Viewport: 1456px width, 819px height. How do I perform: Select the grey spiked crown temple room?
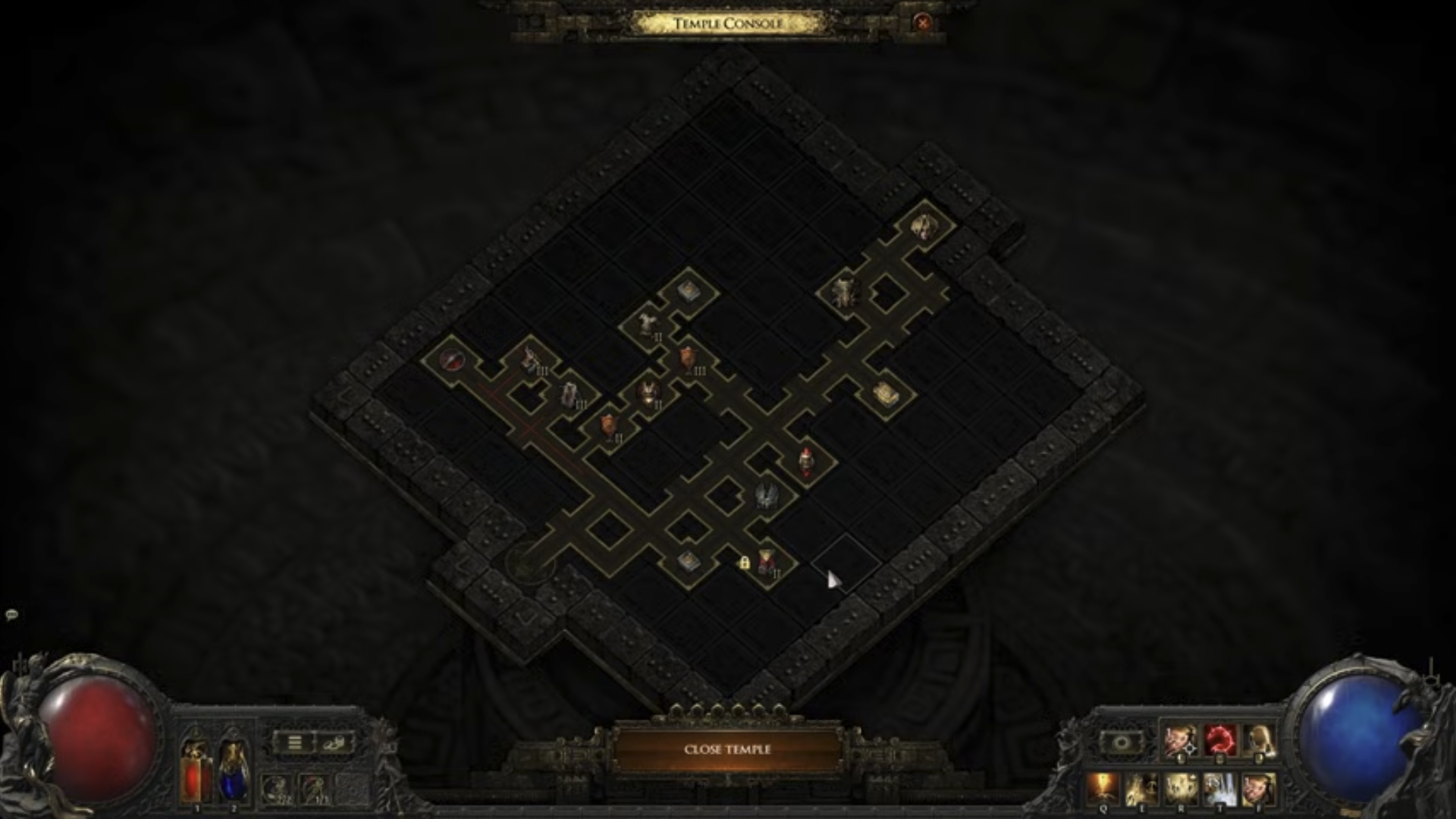click(764, 494)
